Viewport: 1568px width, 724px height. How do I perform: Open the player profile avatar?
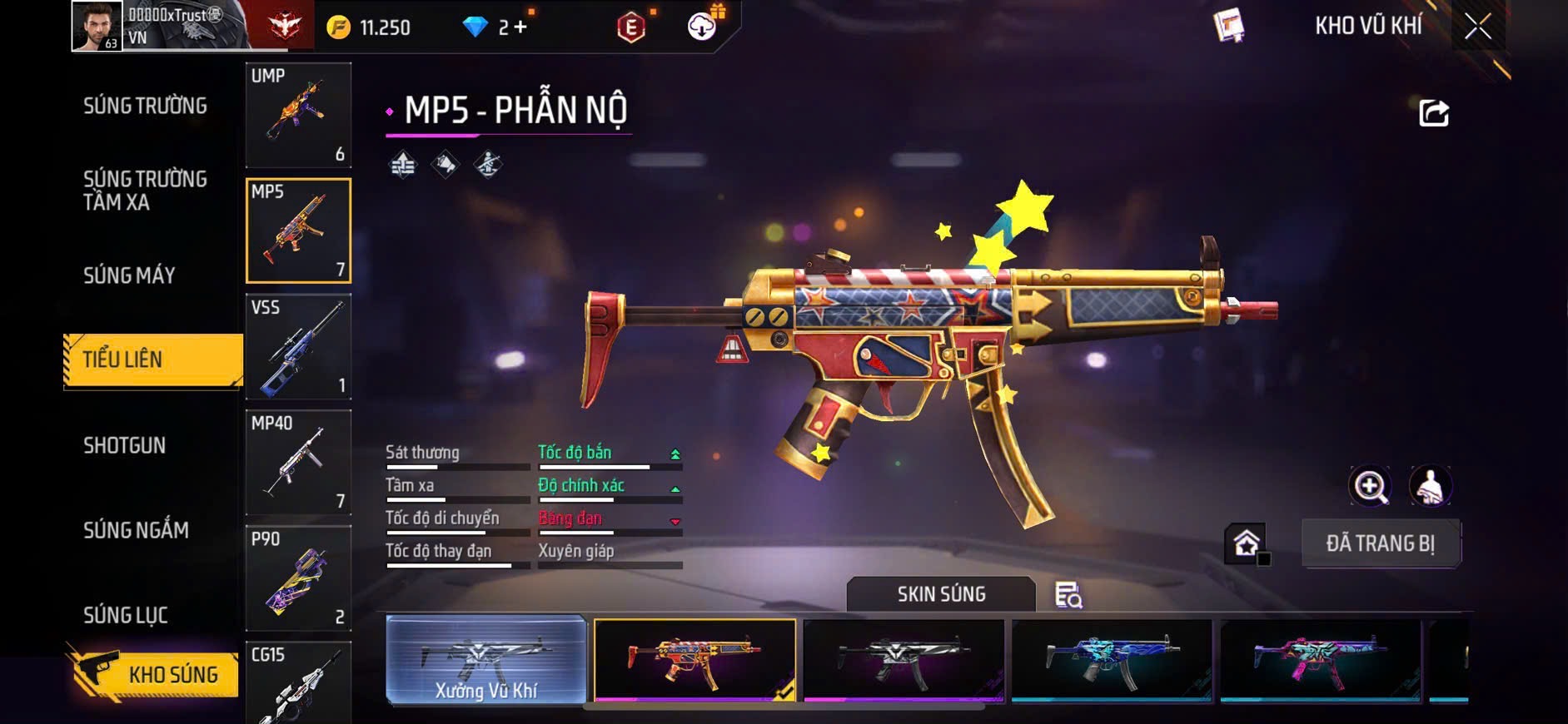tap(97, 26)
